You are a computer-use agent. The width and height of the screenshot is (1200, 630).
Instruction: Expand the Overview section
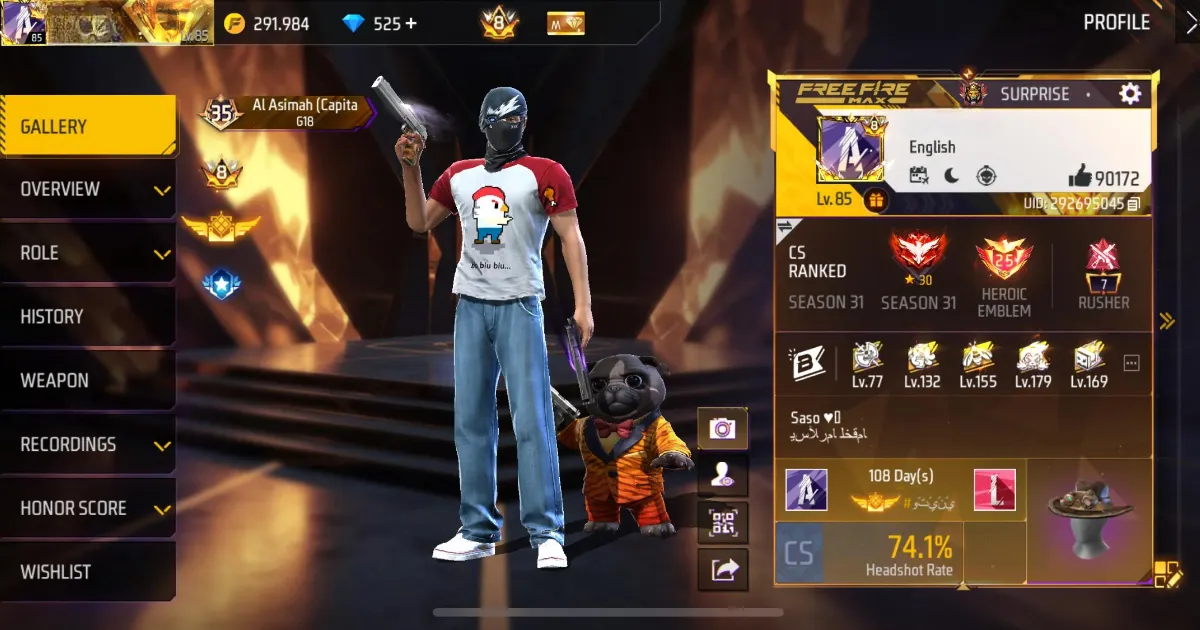88,189
